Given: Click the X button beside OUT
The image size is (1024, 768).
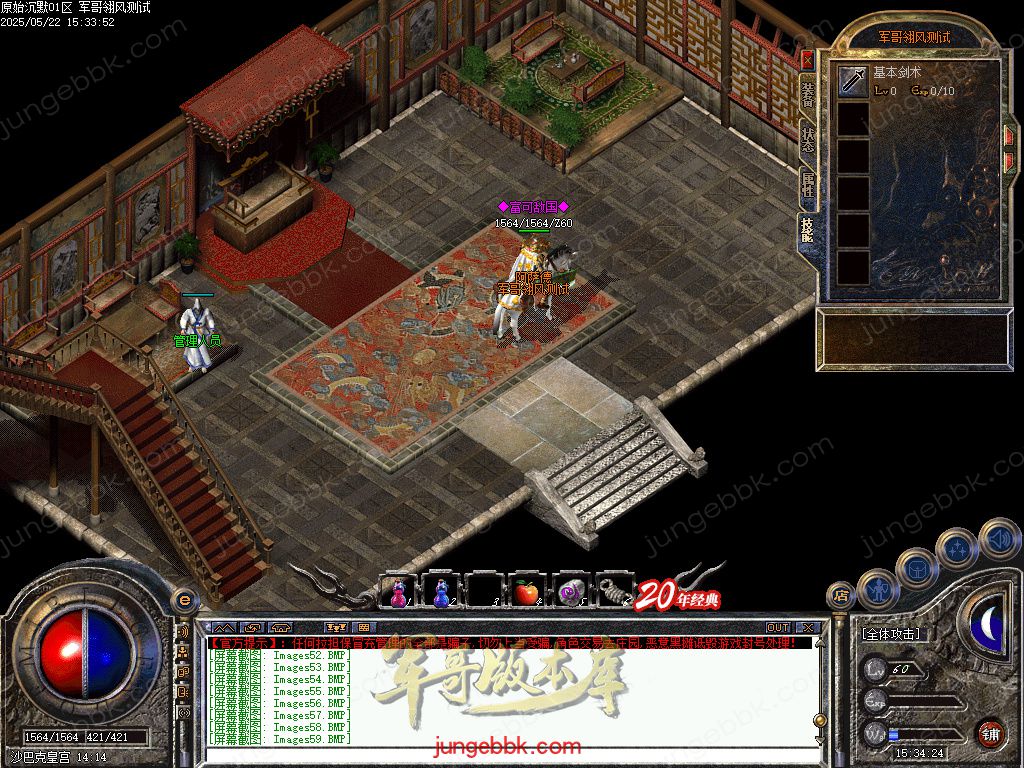Looking at the screenshot, I should tap(808, 628).
